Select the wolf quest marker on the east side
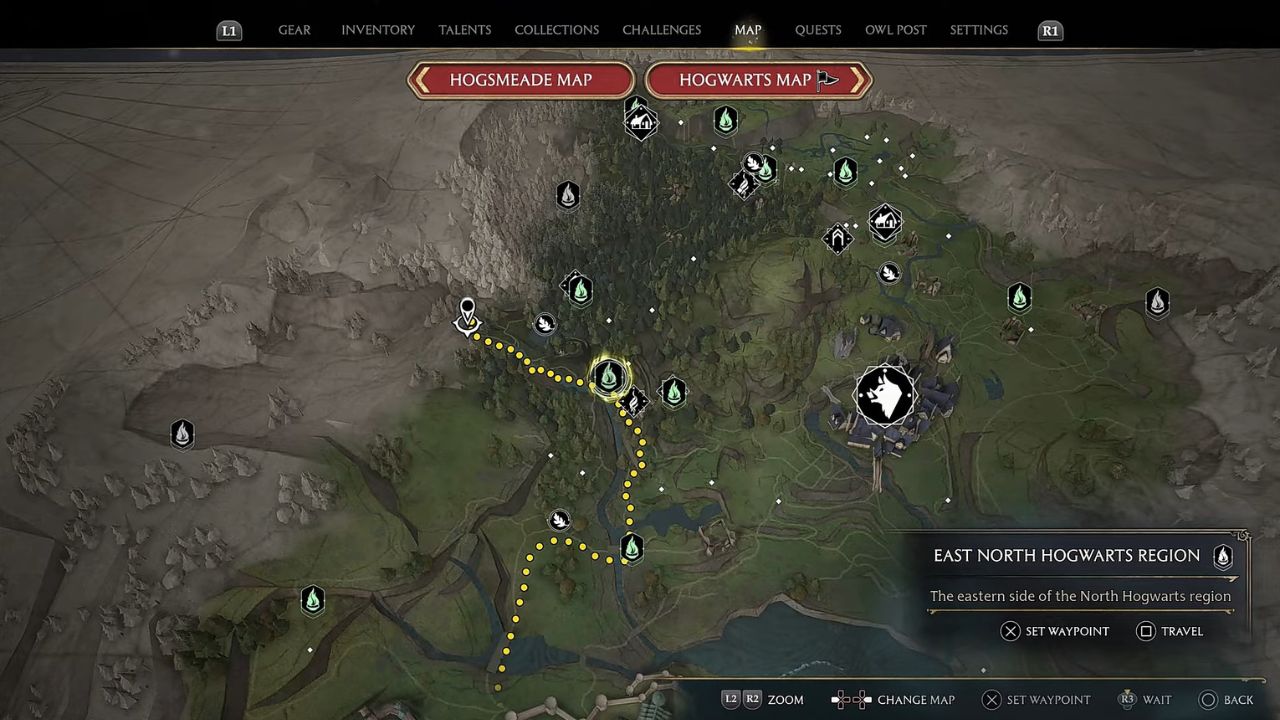The width and height of the screenshot is (1280, 720). [x=884, y=394]
